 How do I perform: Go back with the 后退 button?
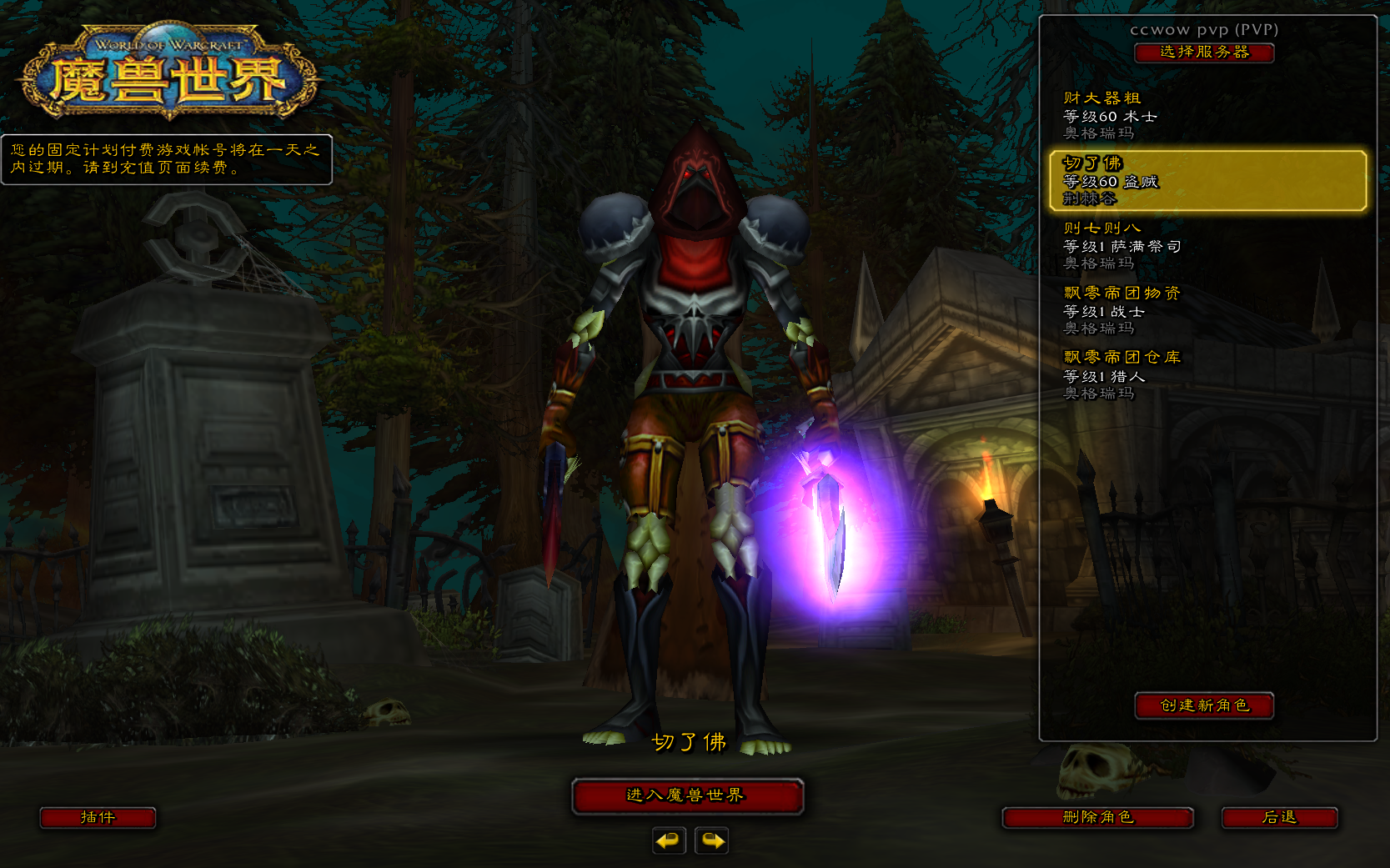tap(1279, 817)
